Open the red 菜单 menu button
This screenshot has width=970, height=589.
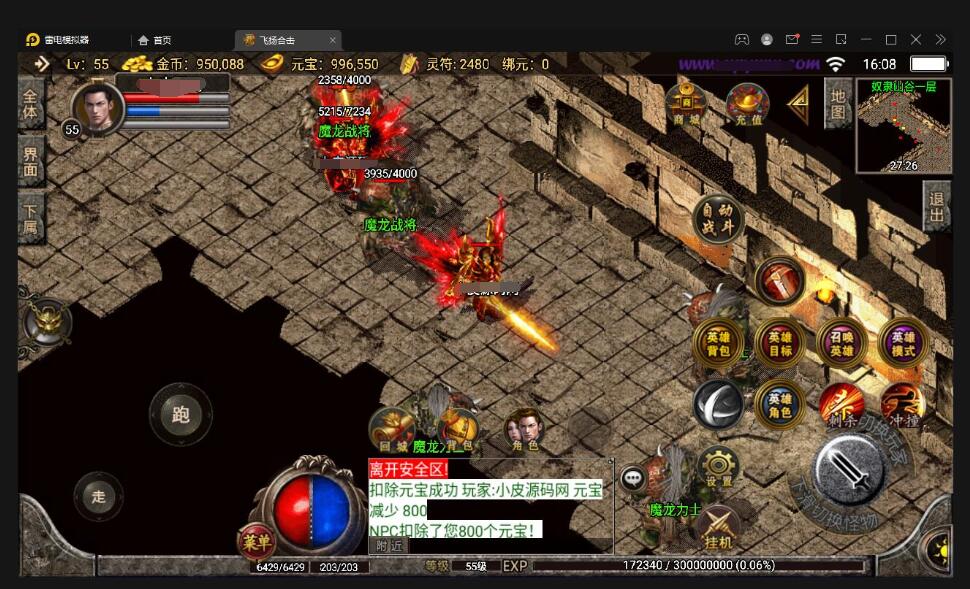pyautogui.click(x=257, y=543)
